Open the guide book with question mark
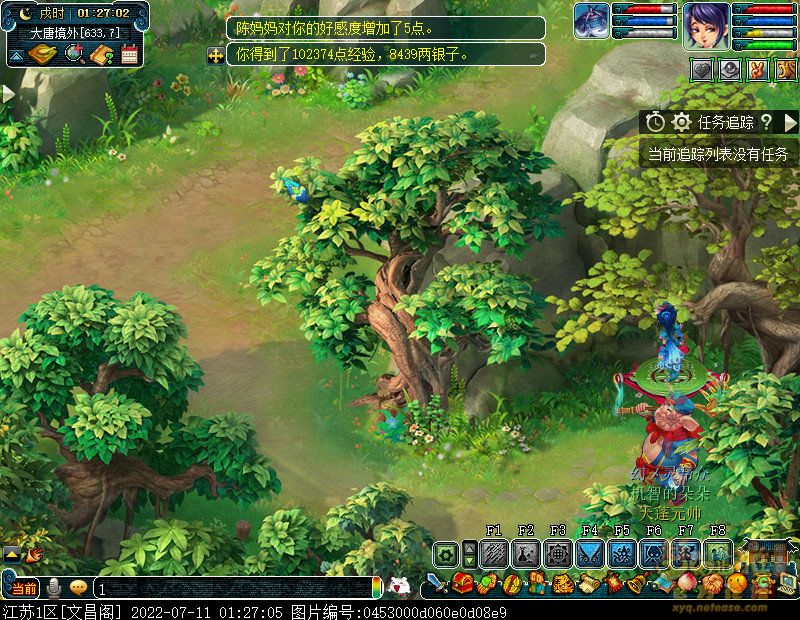Screen dimensions: 800x620 tap(101, 55)
